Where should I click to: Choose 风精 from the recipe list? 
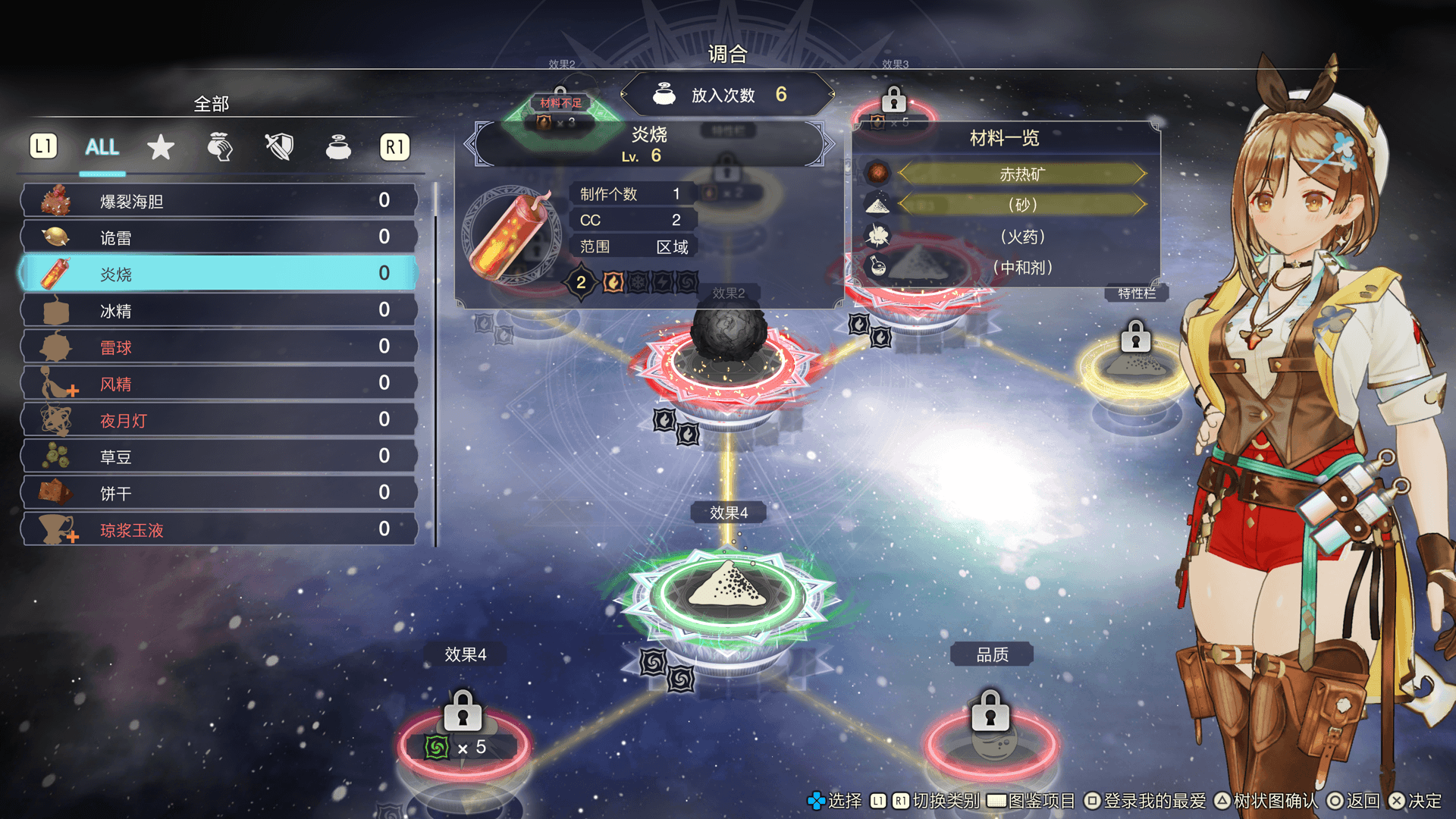pos(220,384)
